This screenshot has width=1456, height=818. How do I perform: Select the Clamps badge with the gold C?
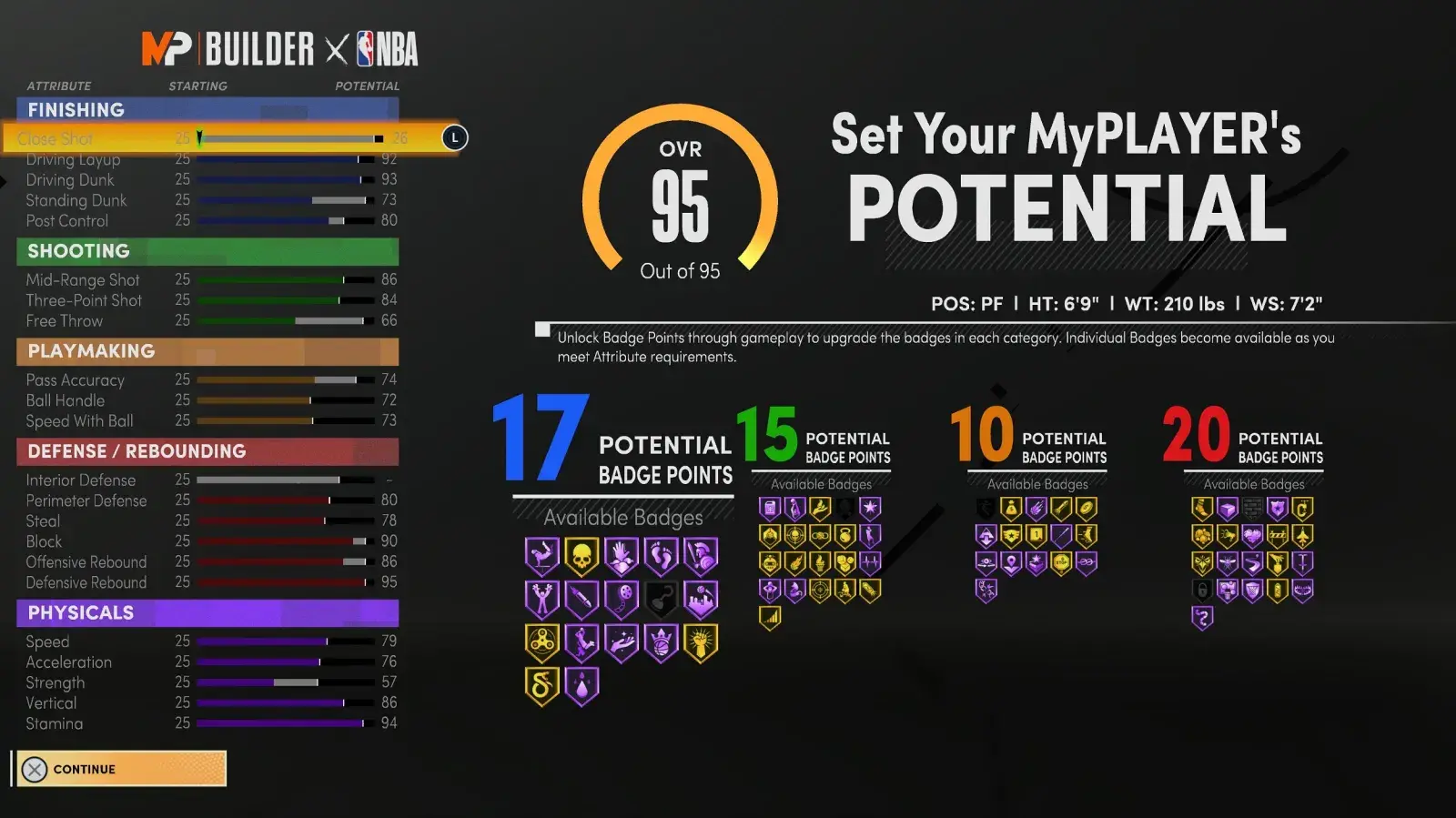tap(1304, 508)
